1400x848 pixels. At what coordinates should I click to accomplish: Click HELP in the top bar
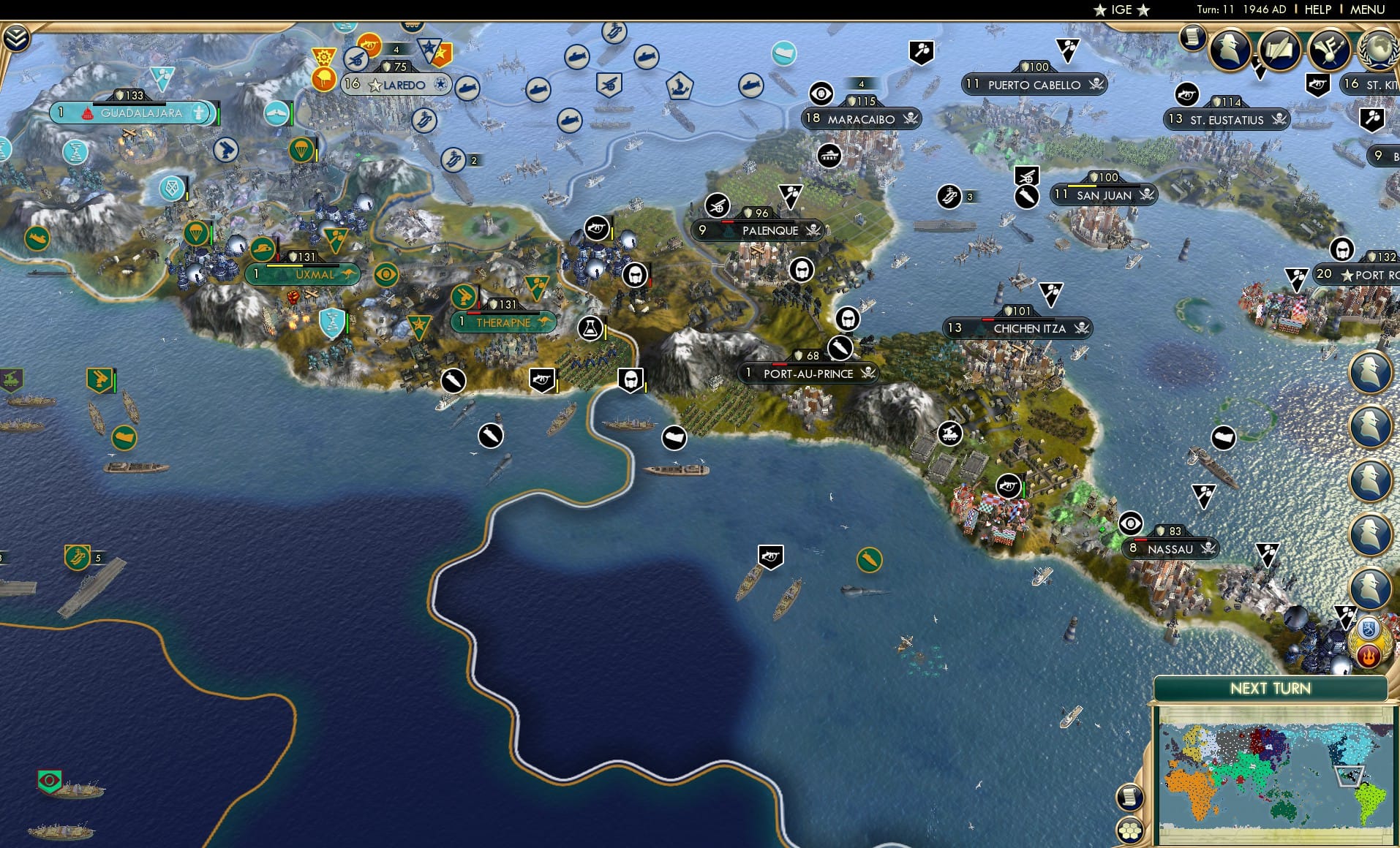pyautogui.click(x=1317, y=10)
